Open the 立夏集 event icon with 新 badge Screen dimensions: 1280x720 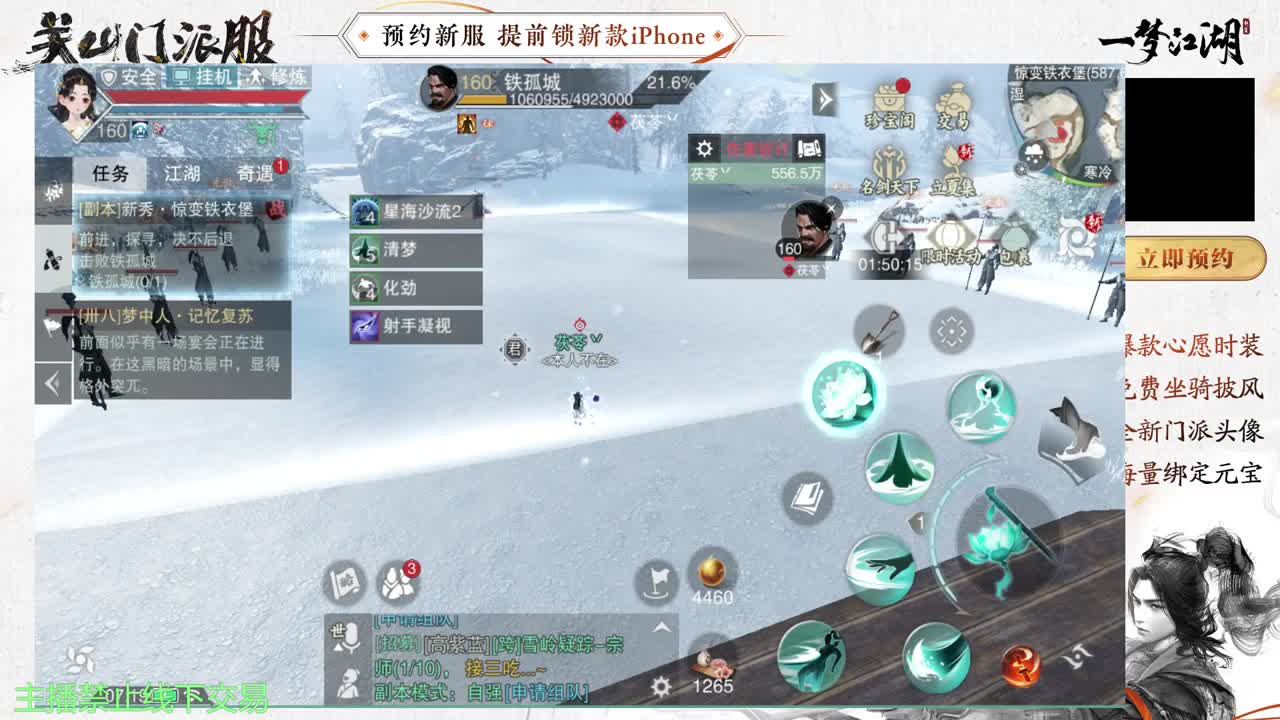tap(955, 160)
